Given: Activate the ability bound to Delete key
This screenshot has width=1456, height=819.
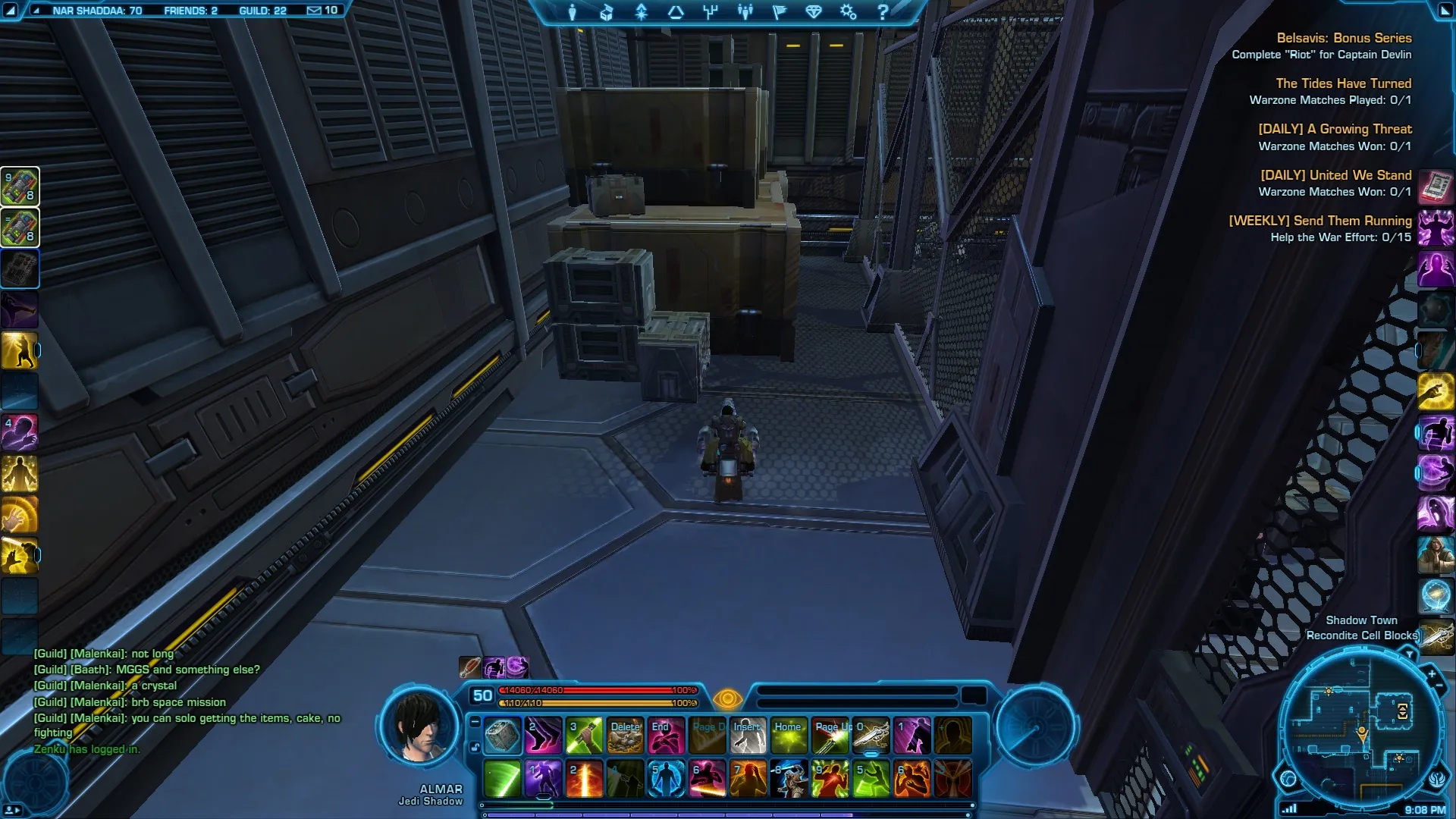Looking at the screenshot, I should [x=625, y=736].
